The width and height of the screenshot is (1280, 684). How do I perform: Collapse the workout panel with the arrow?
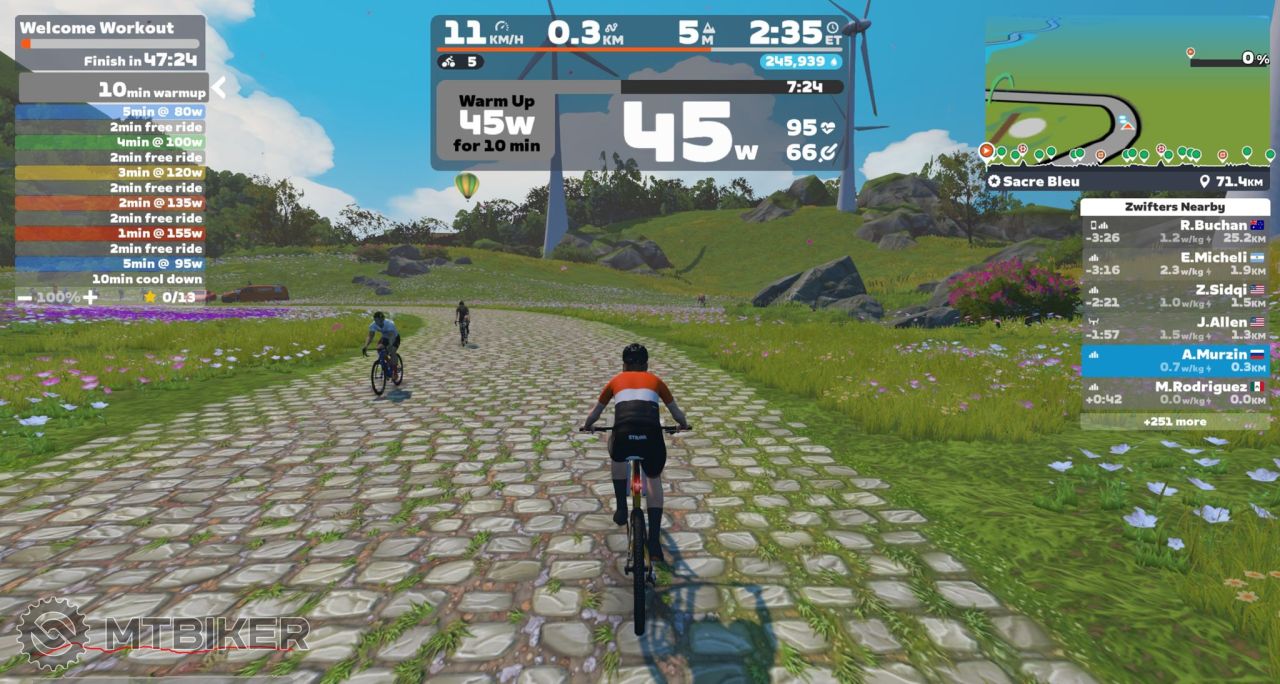tap(218, 88)
